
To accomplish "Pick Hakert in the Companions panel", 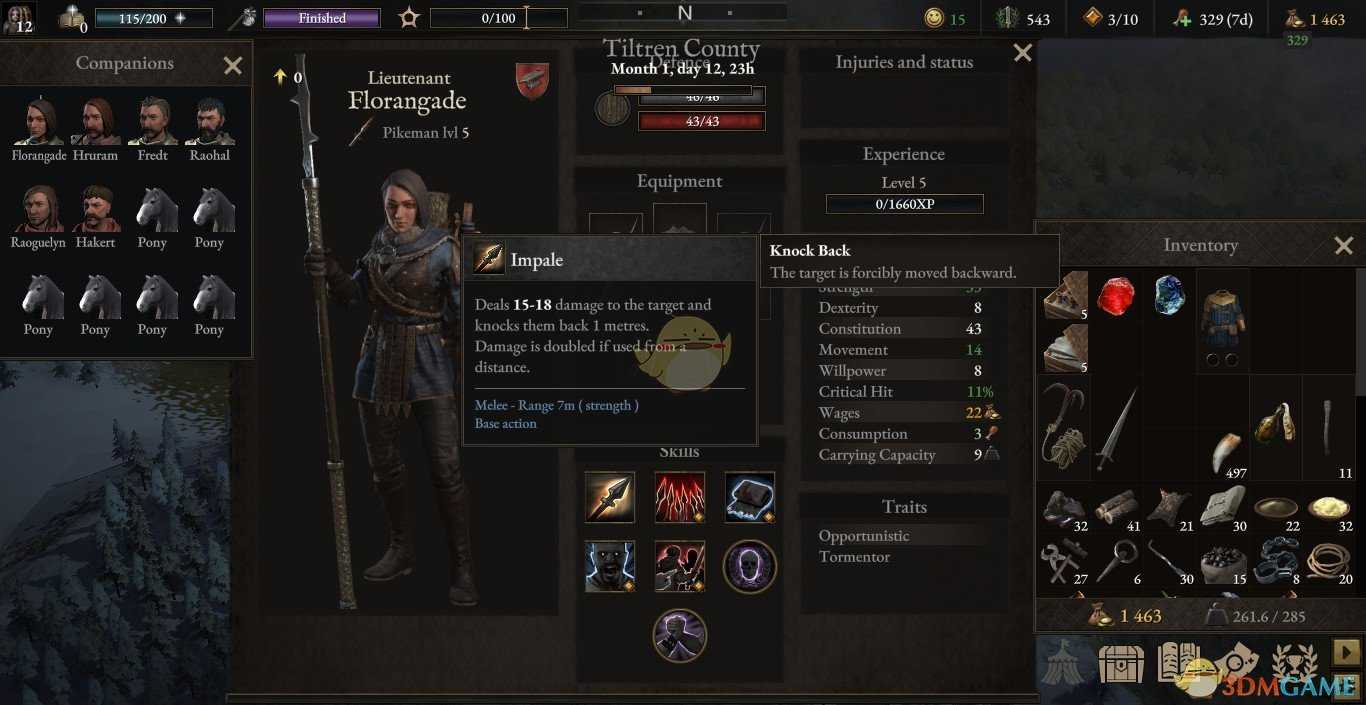I will 96,209.
